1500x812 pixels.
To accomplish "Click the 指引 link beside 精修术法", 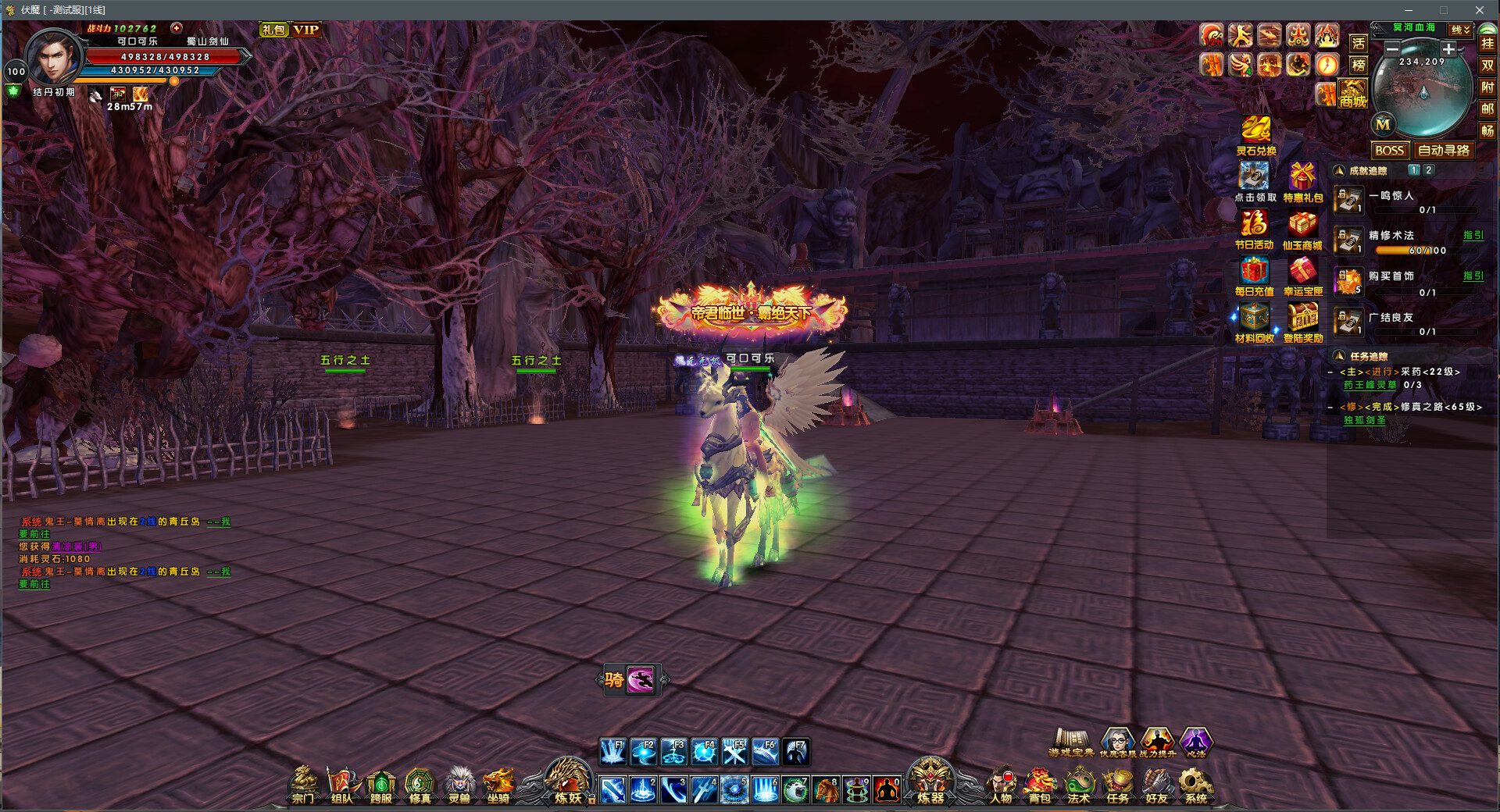I will click(1475, 234).
